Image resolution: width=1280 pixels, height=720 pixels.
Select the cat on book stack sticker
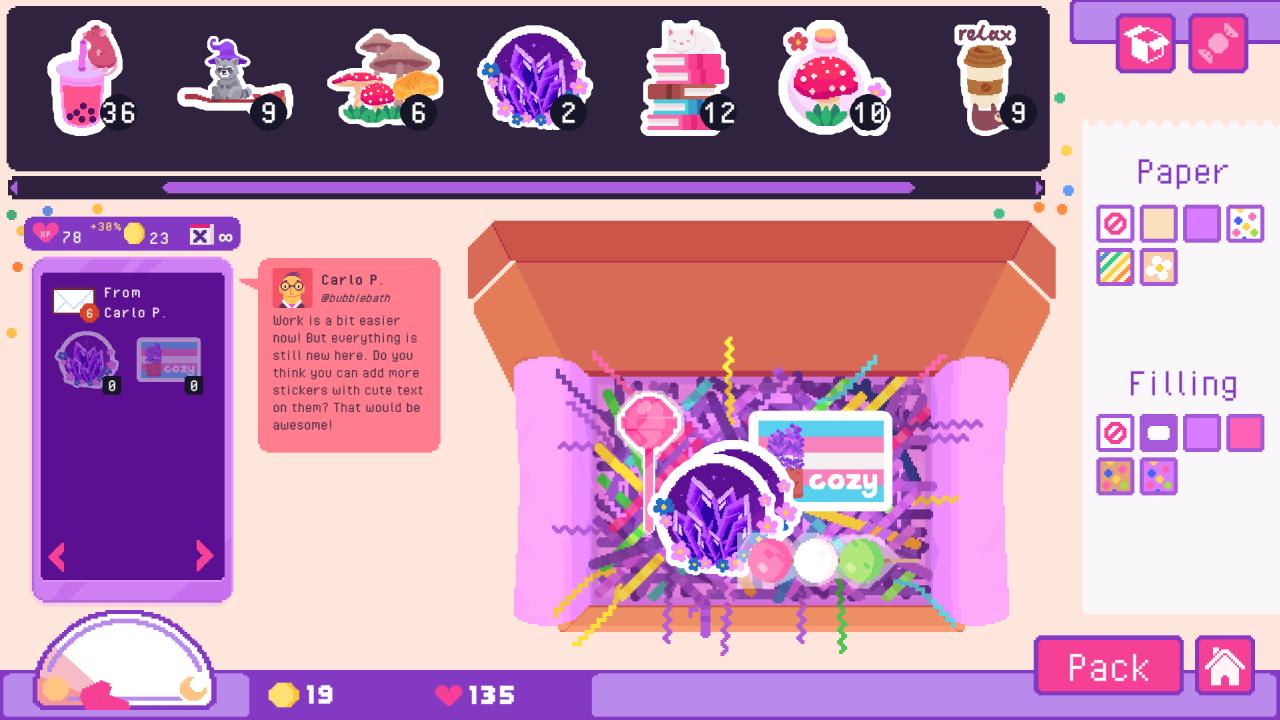point(687,70)
